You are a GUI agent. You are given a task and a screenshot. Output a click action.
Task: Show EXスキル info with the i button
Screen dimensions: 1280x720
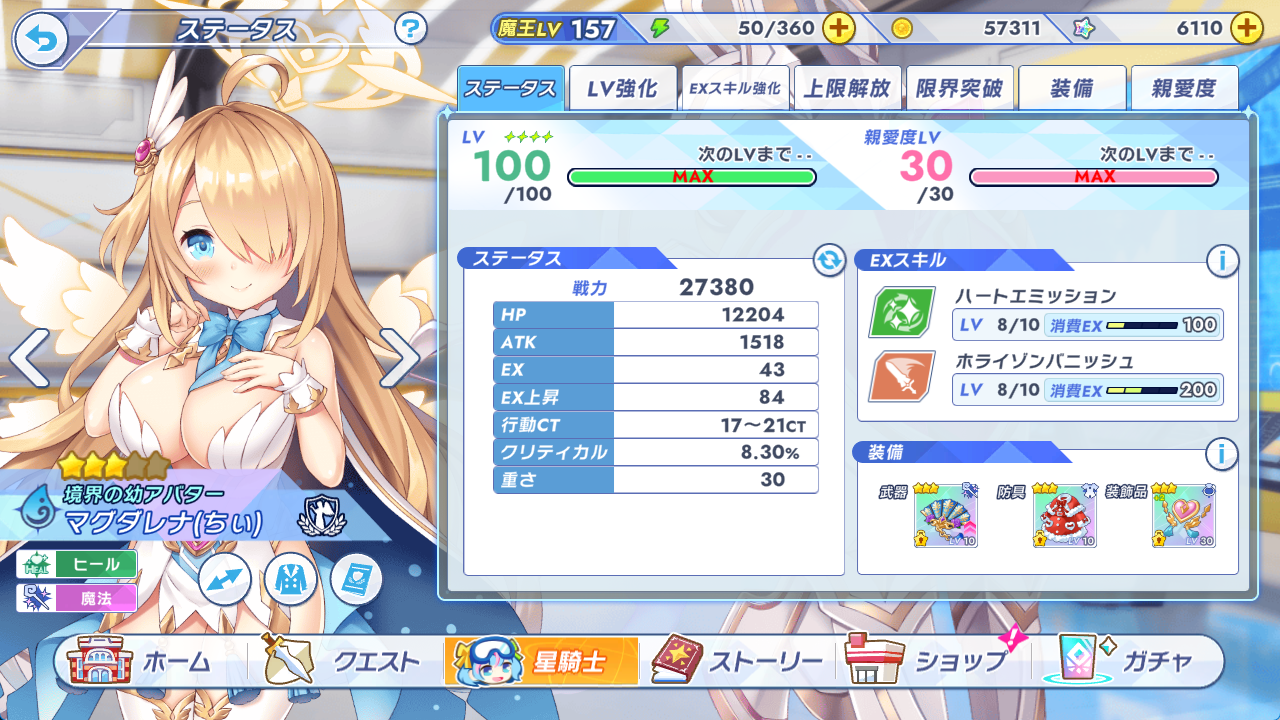tap(1222, 261)
